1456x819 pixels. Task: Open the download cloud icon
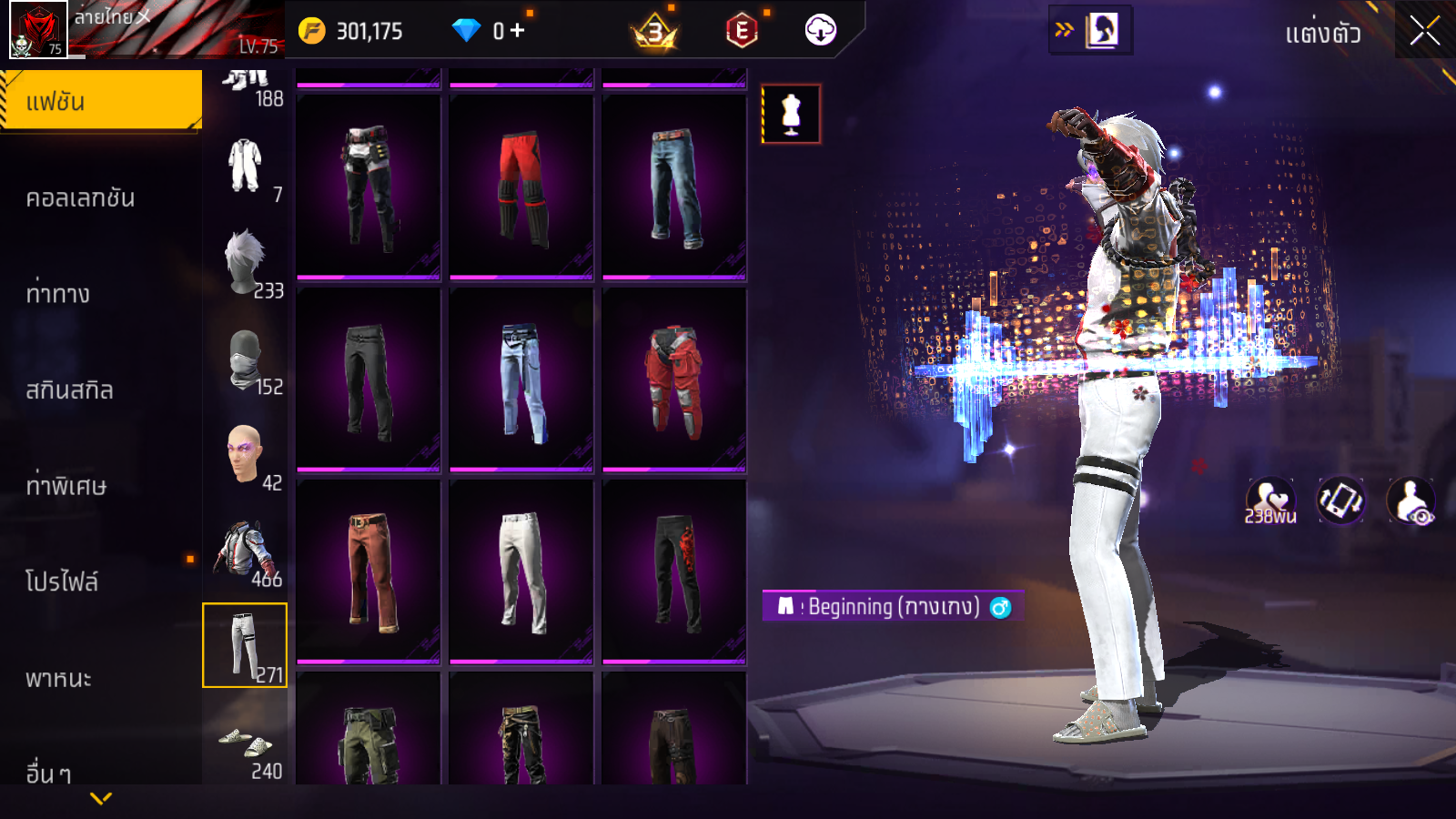tap(820, 31)
